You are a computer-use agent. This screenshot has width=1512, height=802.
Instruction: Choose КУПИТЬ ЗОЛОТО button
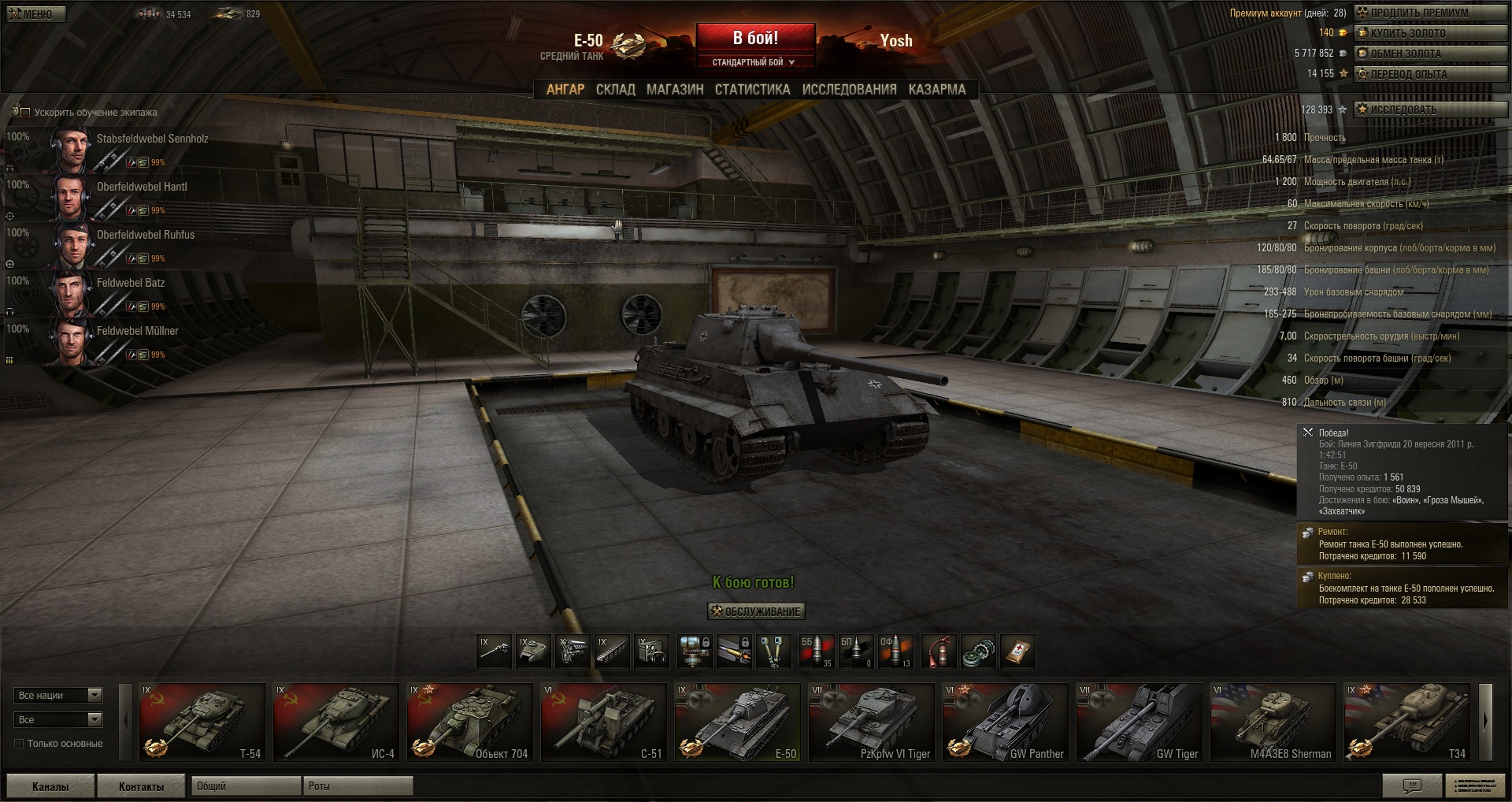(1429, 33)
